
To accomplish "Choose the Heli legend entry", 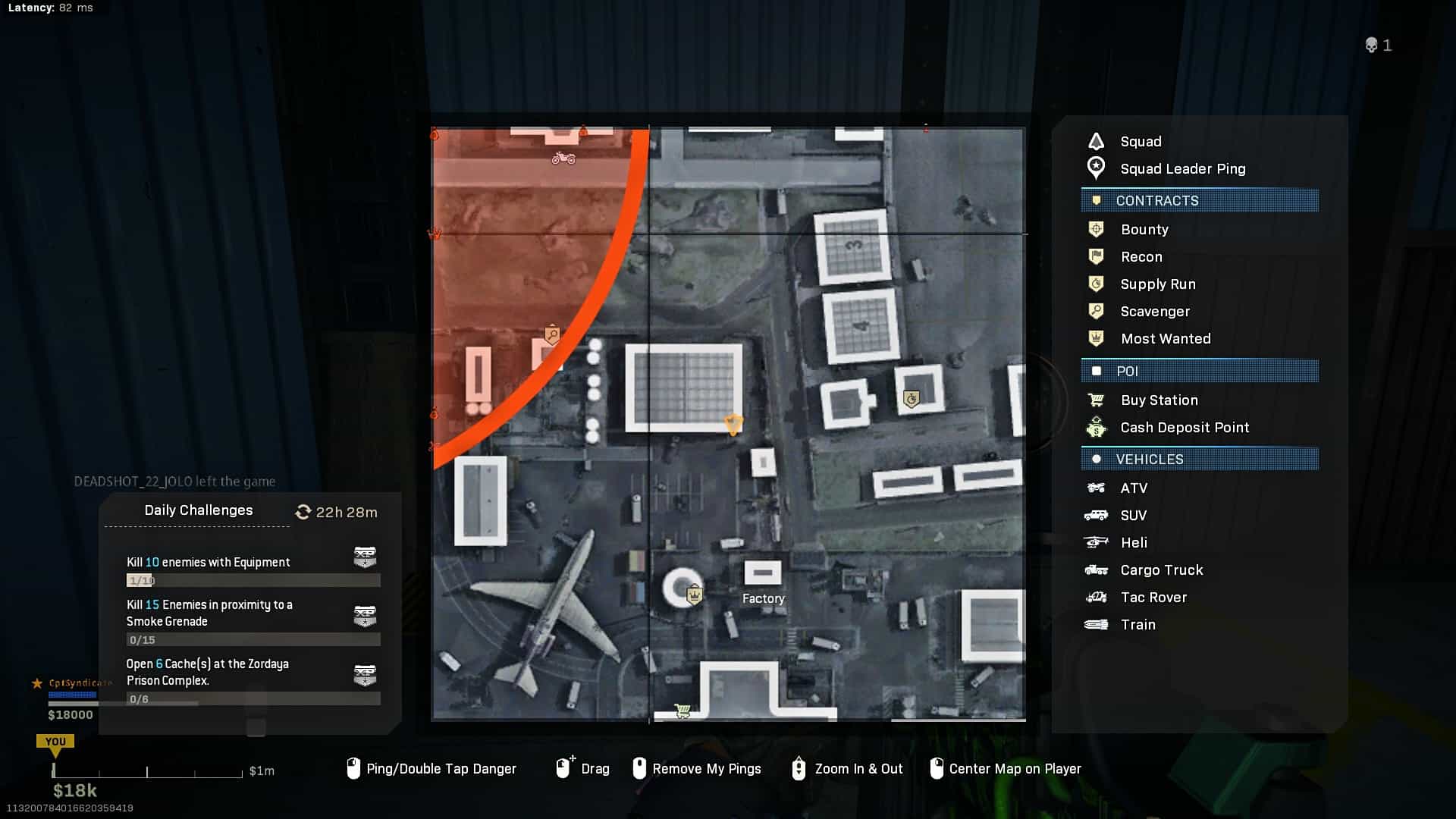I will (1133, 543).
